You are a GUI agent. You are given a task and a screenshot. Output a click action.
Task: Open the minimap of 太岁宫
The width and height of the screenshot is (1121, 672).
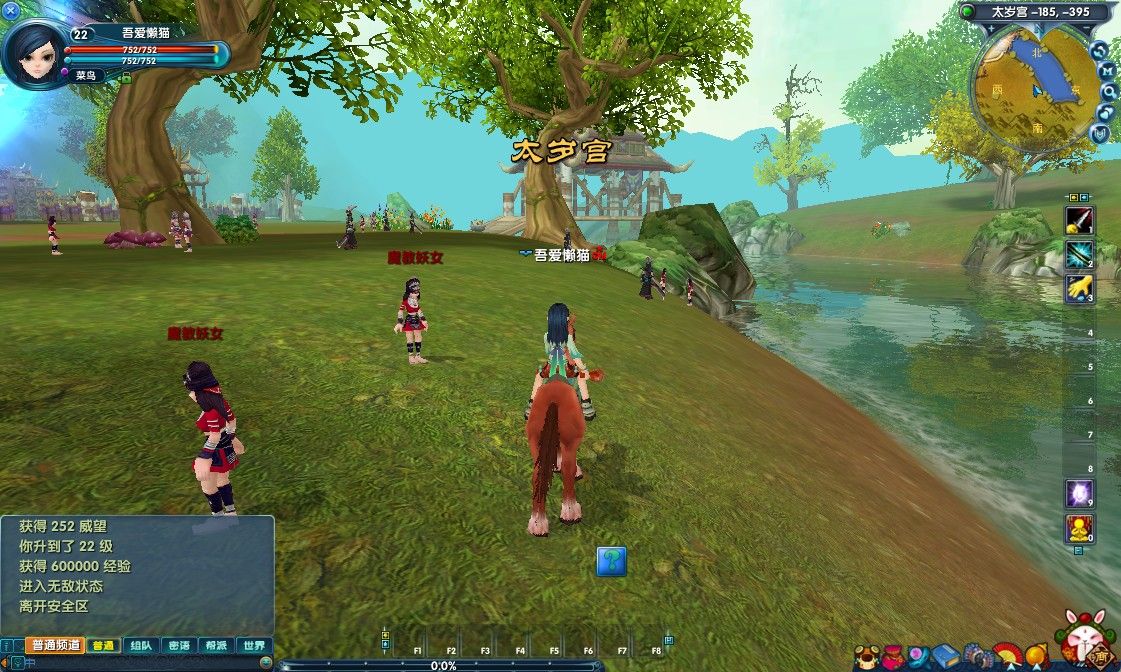coord(1031,89)
